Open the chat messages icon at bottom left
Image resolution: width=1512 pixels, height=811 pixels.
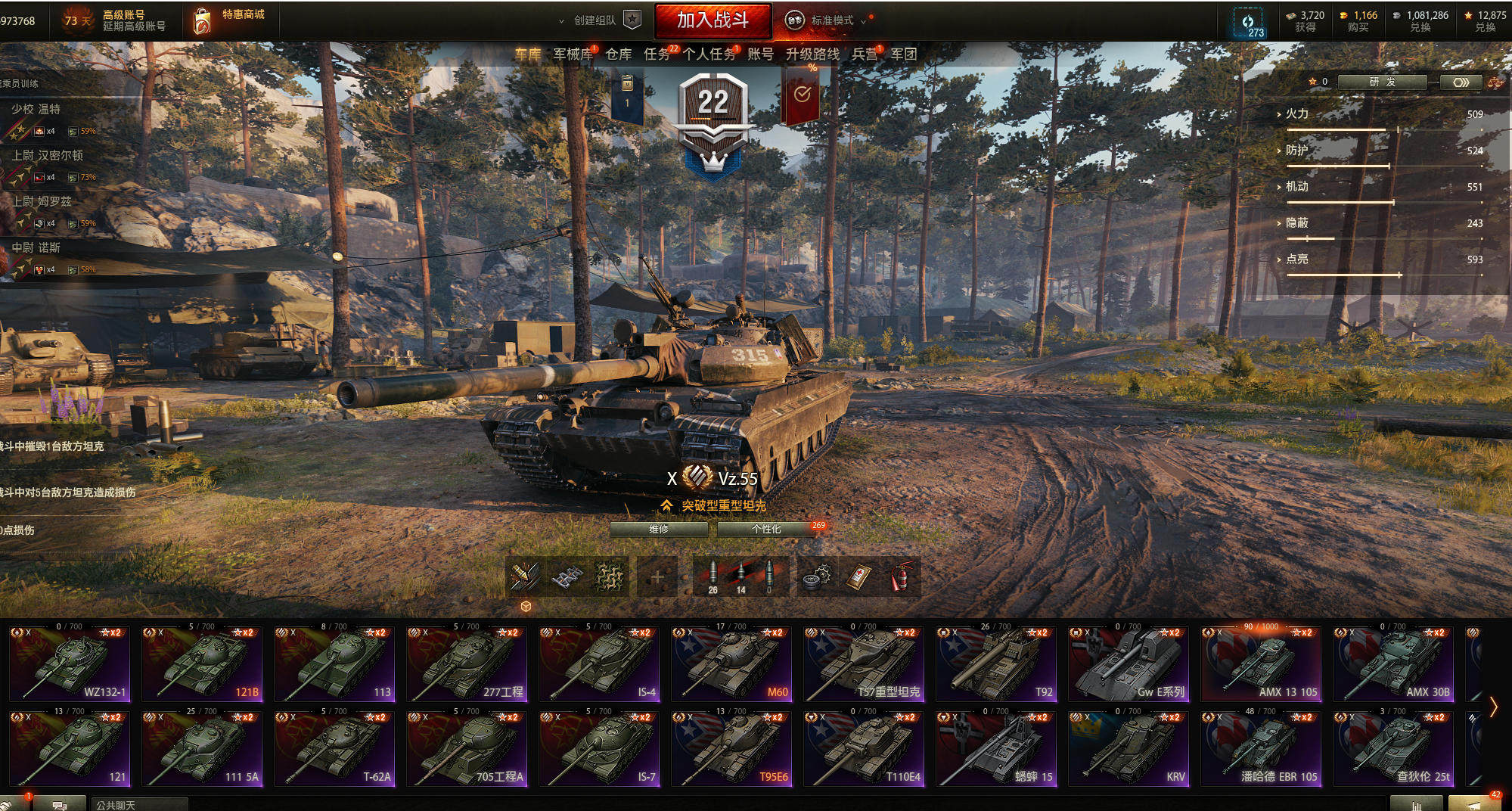point(57,803)
